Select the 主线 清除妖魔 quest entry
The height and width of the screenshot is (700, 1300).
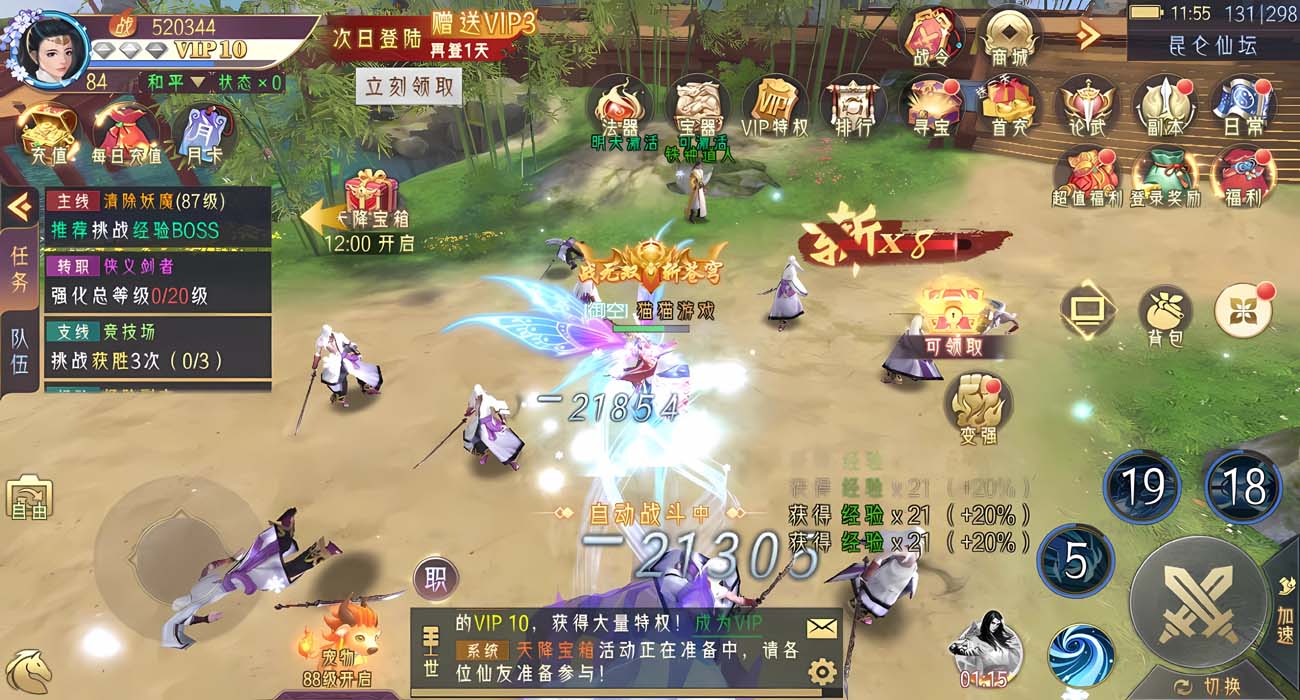[x=158, y=215]
